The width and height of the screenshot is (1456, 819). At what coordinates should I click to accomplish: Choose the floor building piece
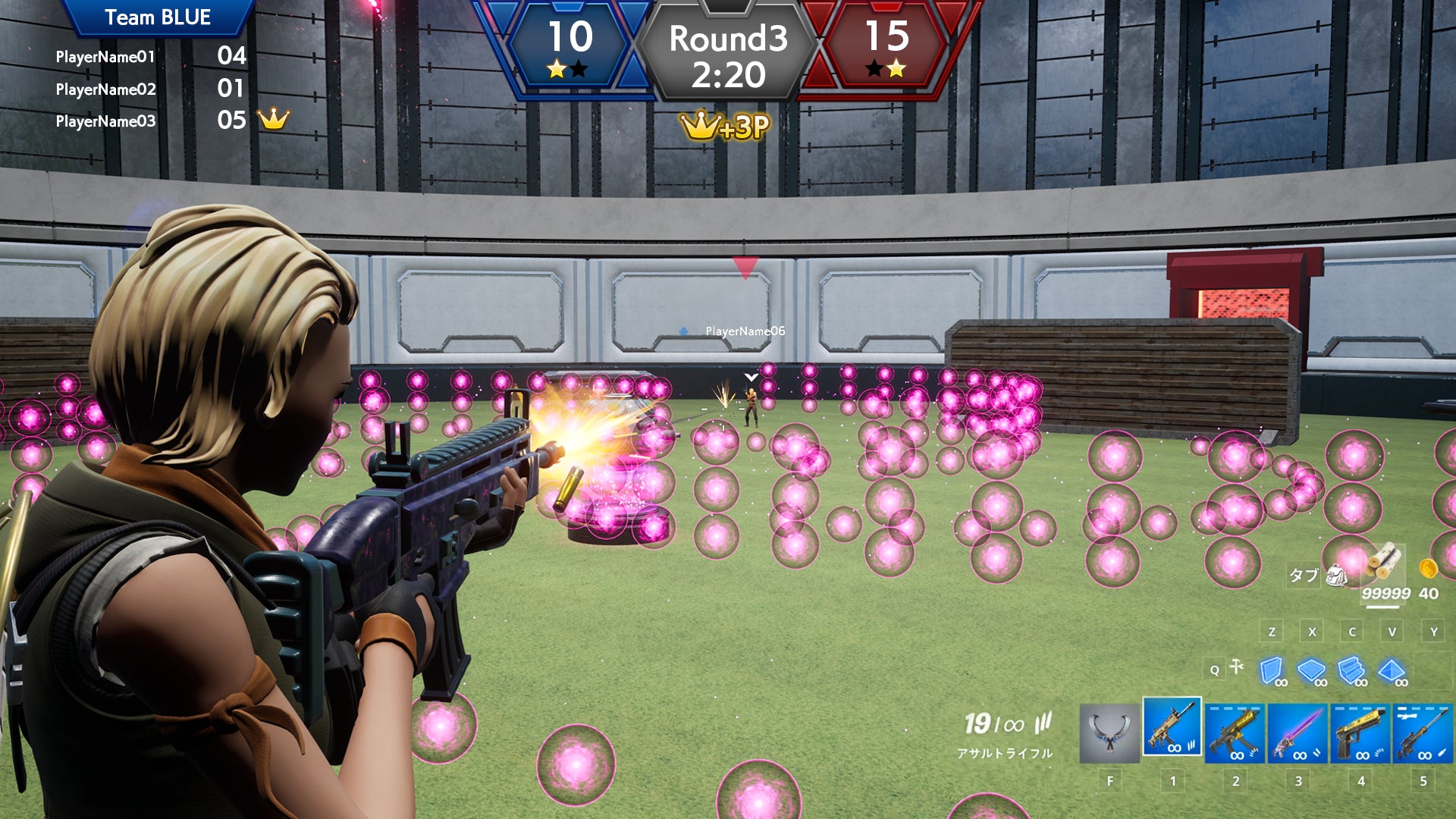(1311, 670)
